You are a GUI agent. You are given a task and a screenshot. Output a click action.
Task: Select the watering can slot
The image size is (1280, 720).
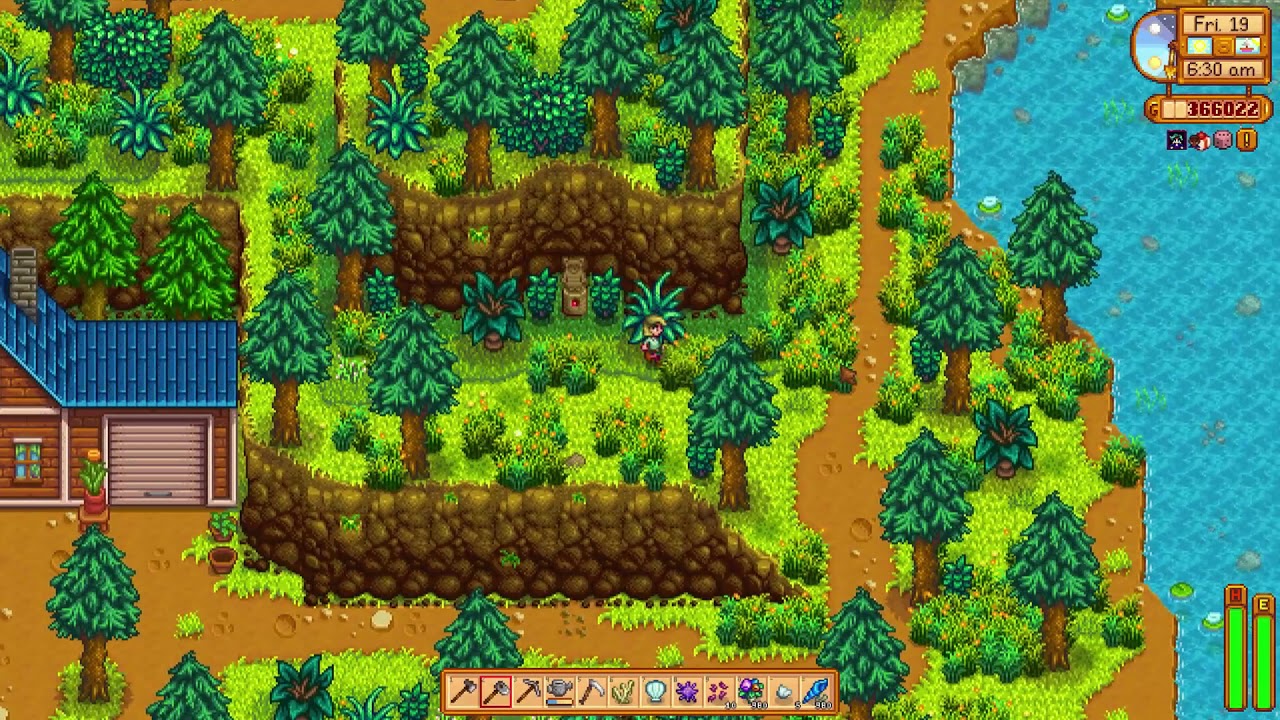(x=560, y=691)
